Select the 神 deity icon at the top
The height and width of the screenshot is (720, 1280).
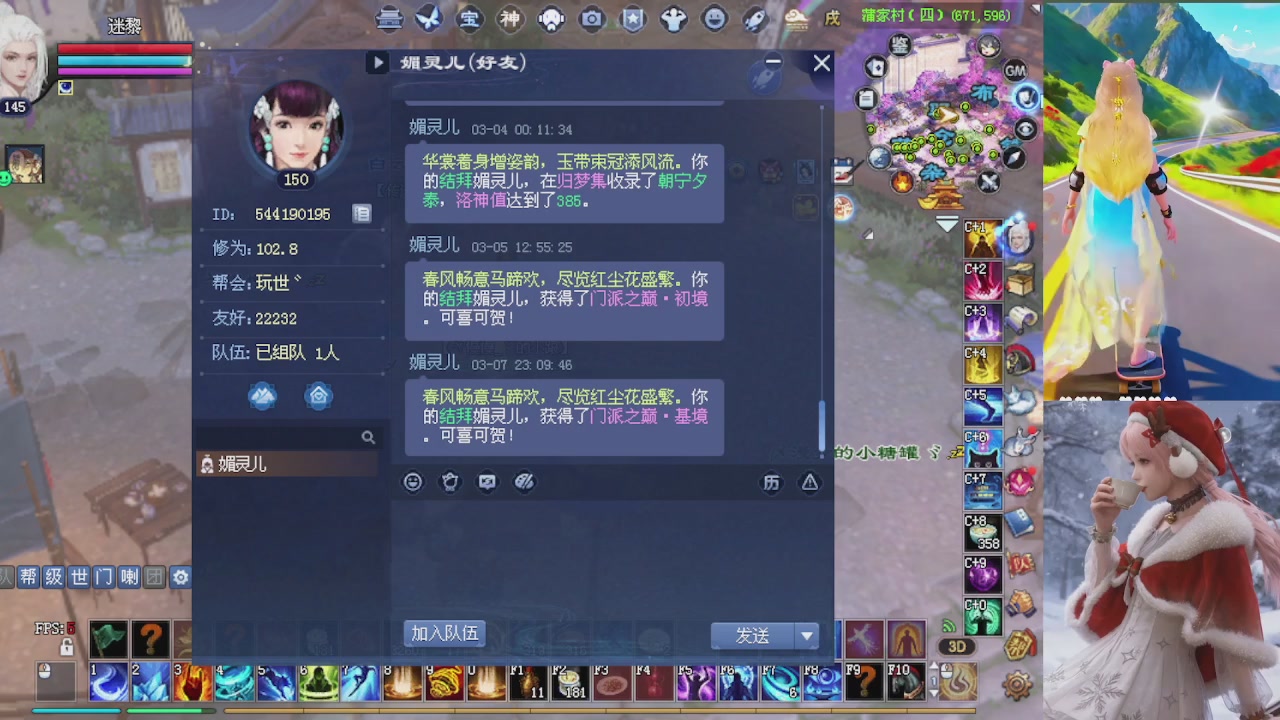(510, 18)
